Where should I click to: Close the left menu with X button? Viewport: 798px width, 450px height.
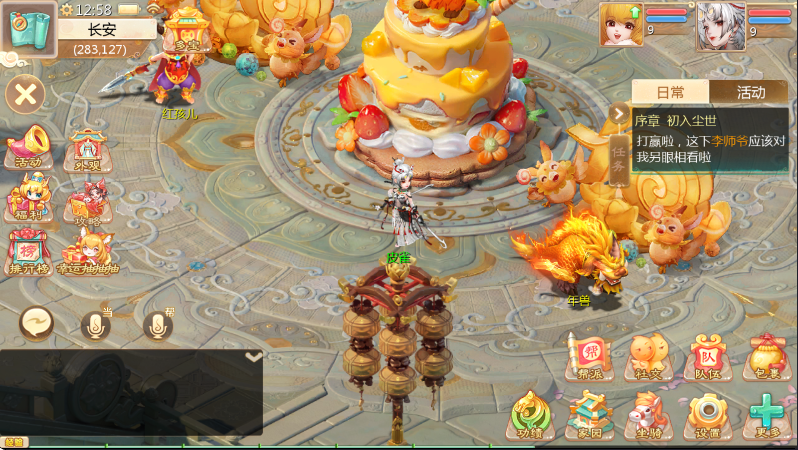[x=26, y=95]
